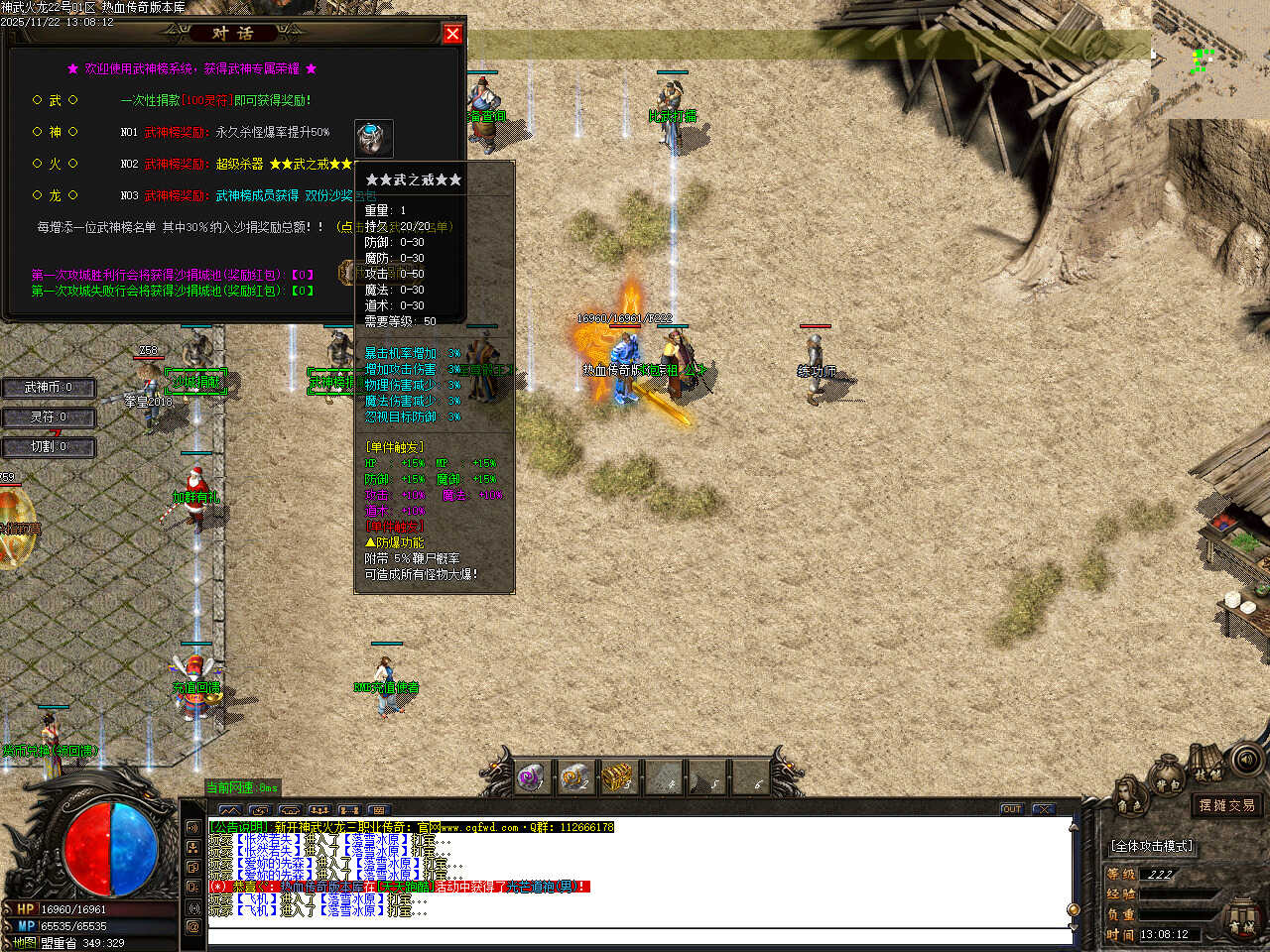The height and width of the screenshot is (952, 1270).
Task: Close the 对话 dialogue window
Action: click(x=452, y=34)
